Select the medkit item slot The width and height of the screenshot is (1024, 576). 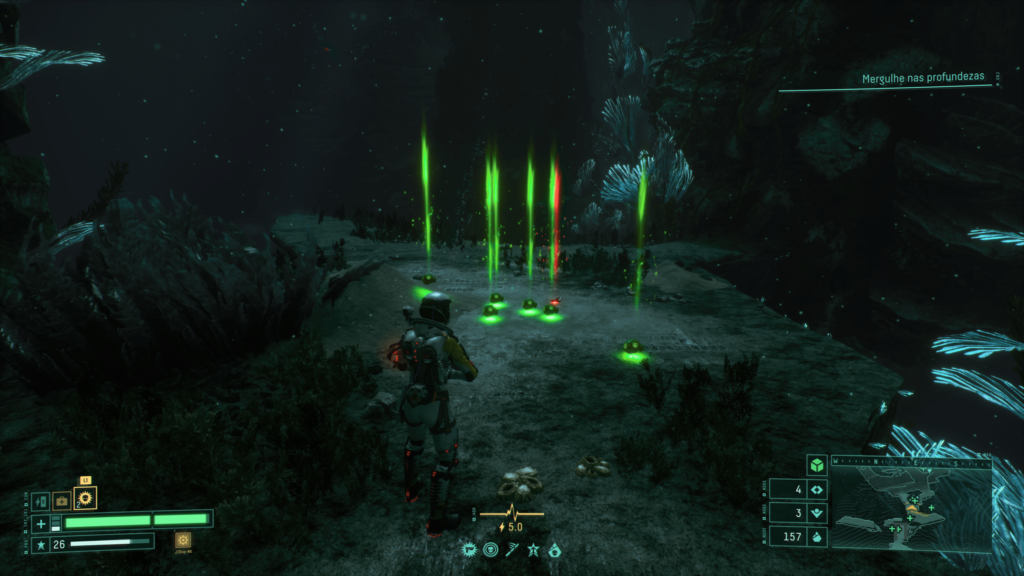62,499
